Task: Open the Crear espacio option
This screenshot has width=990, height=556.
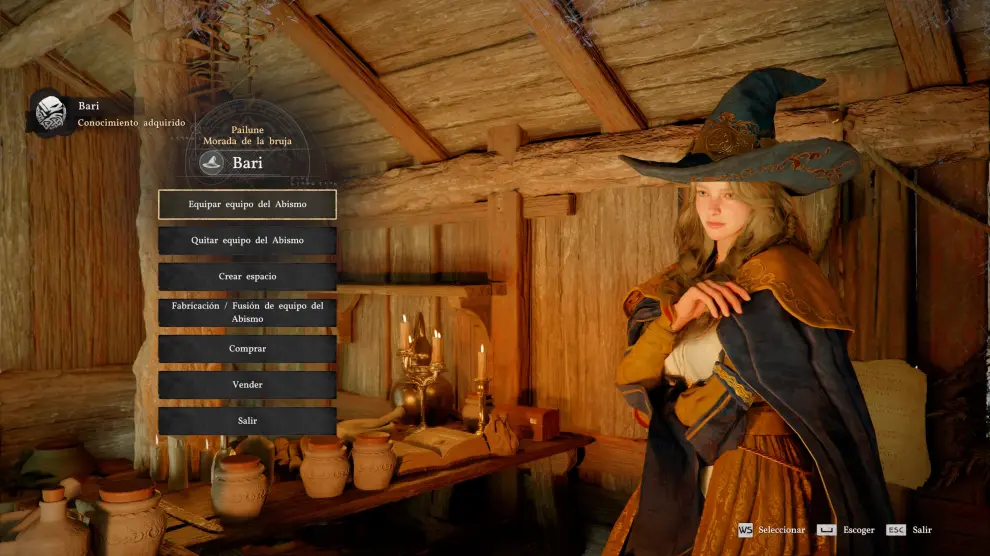Action: pos(247,276)
